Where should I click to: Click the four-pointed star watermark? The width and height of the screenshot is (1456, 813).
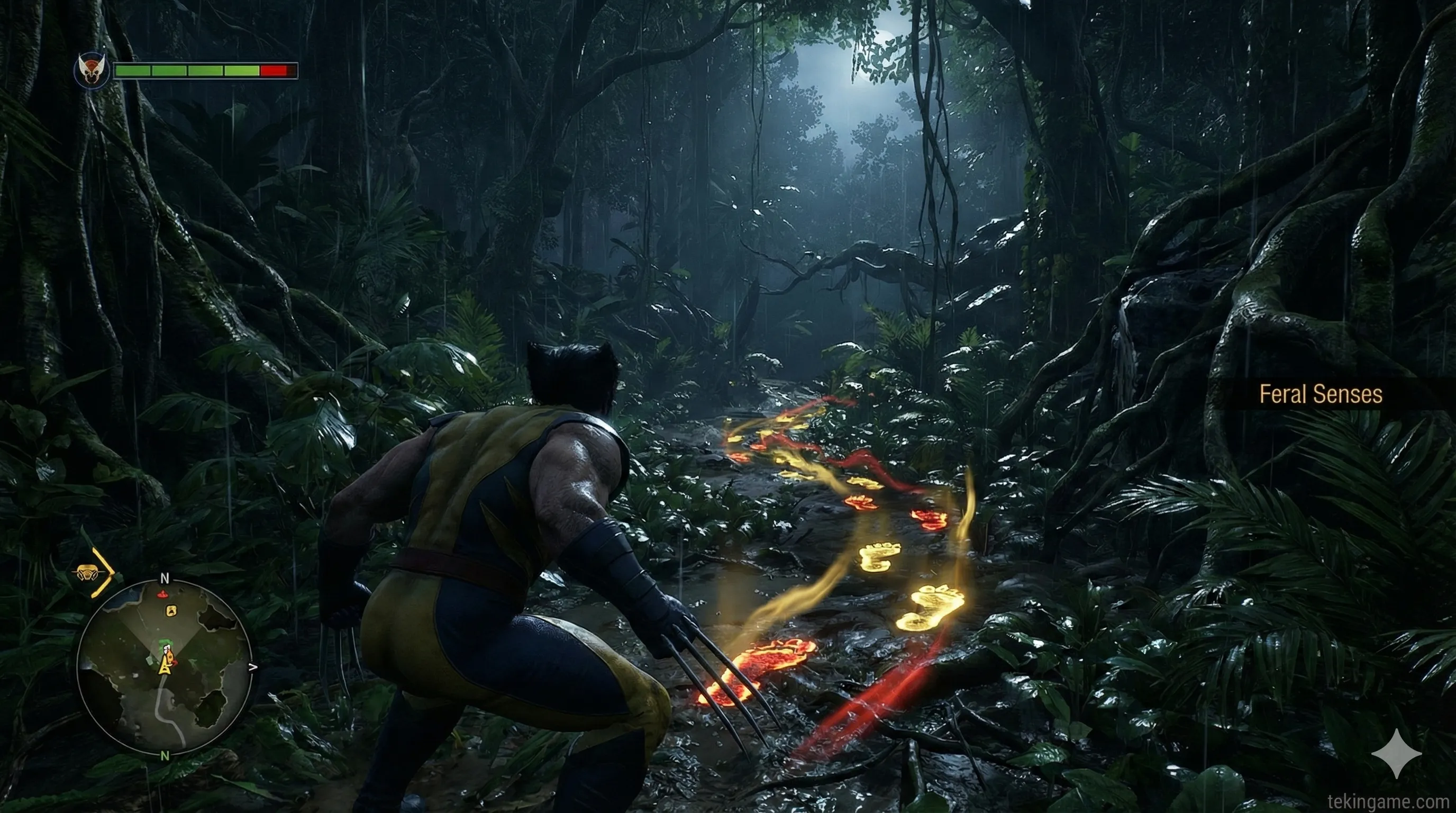(x=1397, y=754)
